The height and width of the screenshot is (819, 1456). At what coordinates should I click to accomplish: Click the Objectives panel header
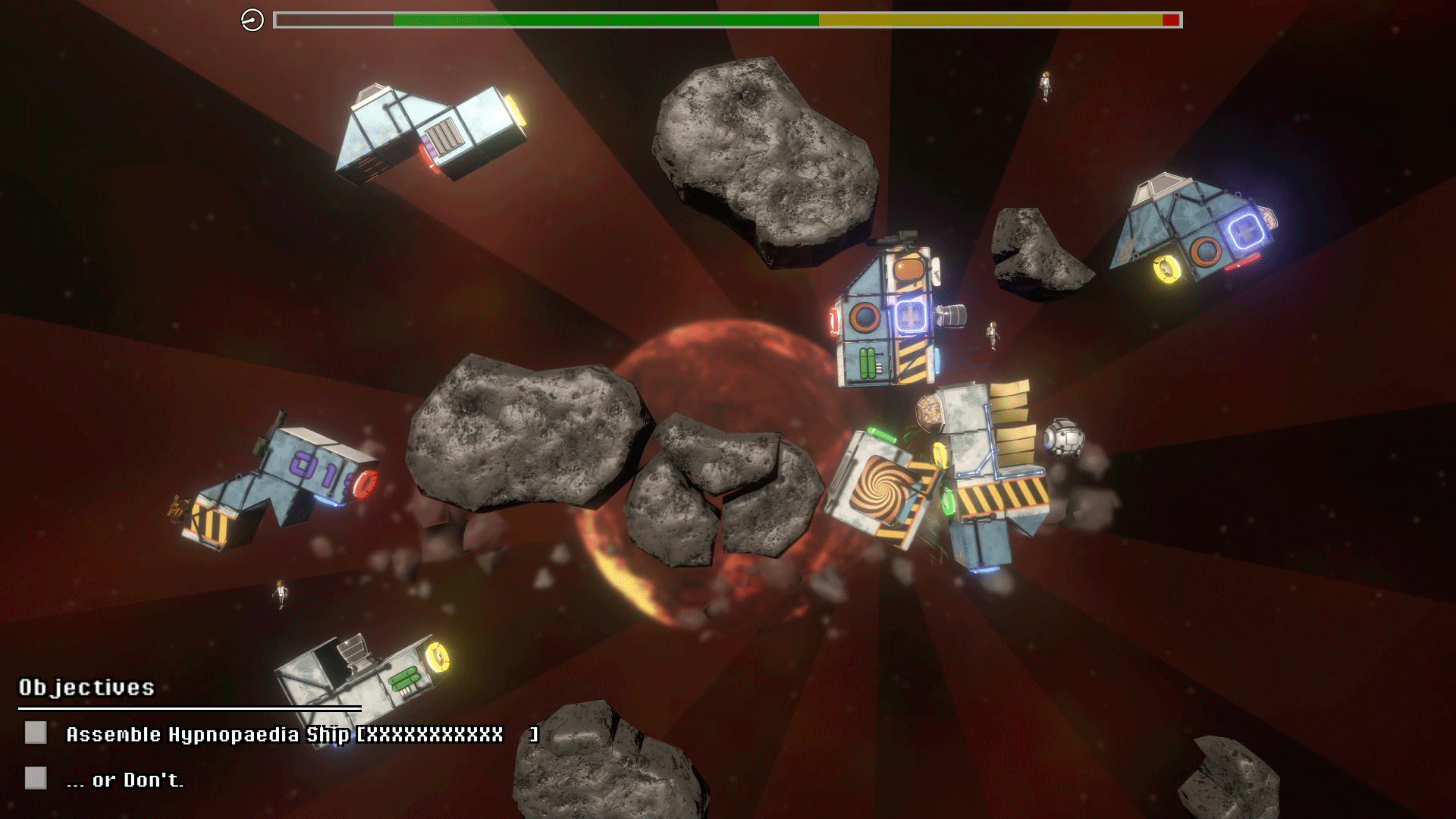(x=86, y=687)
